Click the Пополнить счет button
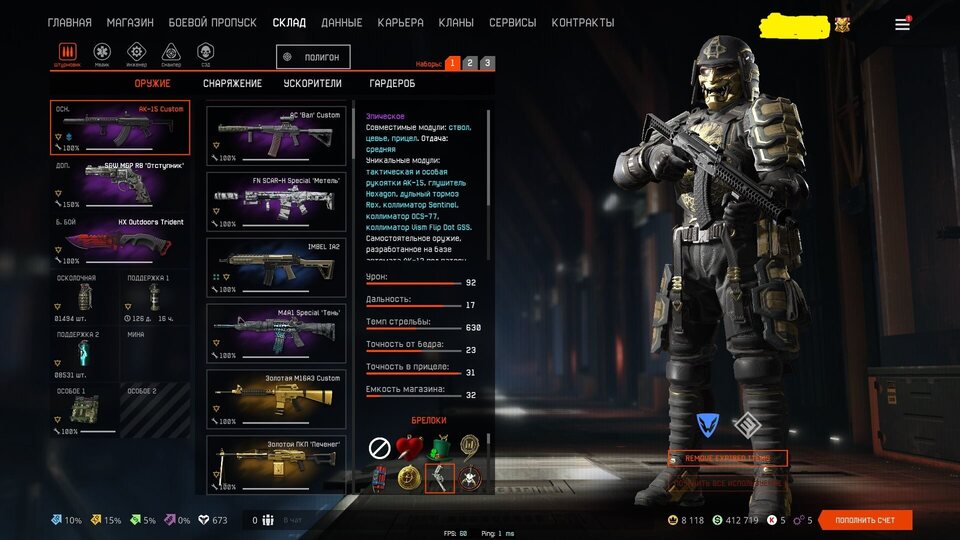The height and width of the screenshot is (540, 960). [865, 520]
